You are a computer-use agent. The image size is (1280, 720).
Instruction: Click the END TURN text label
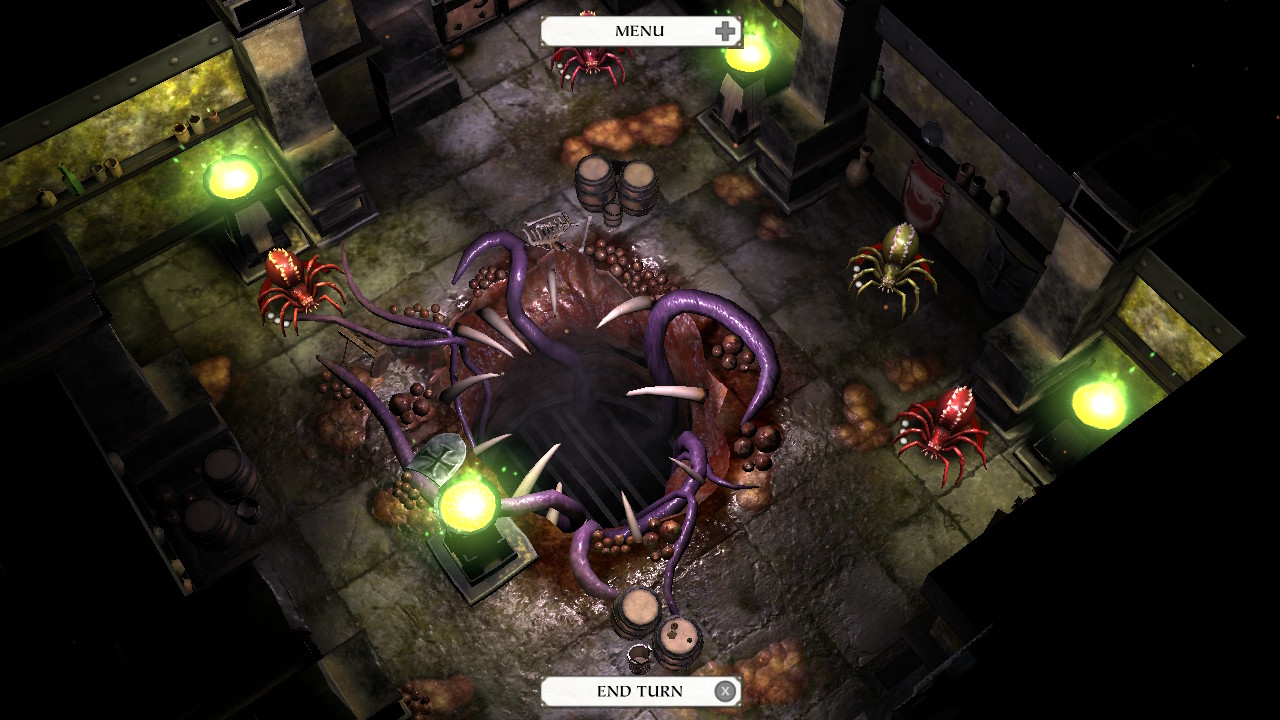point(640,690)
